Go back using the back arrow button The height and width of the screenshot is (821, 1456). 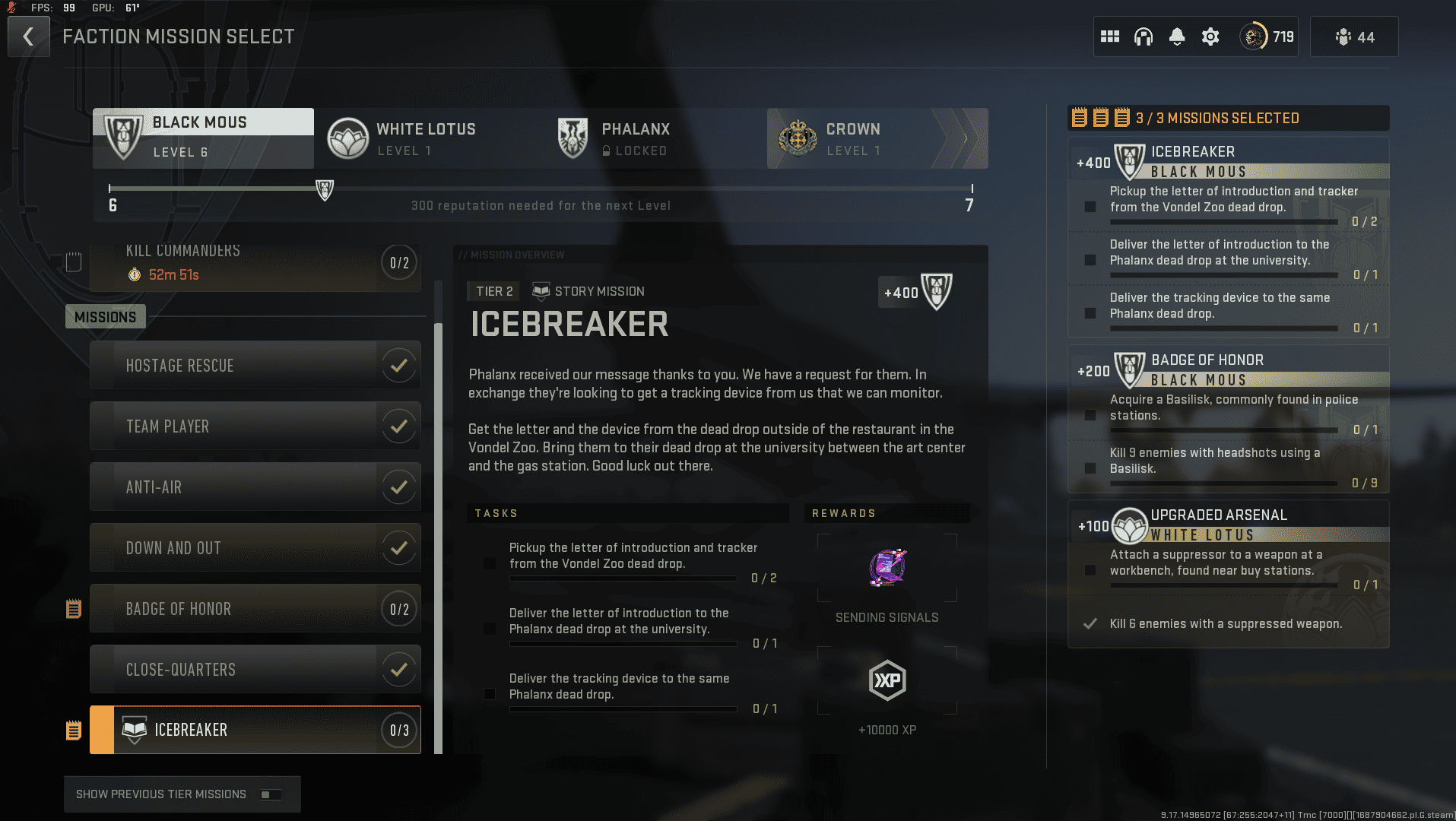pos(28,36)
